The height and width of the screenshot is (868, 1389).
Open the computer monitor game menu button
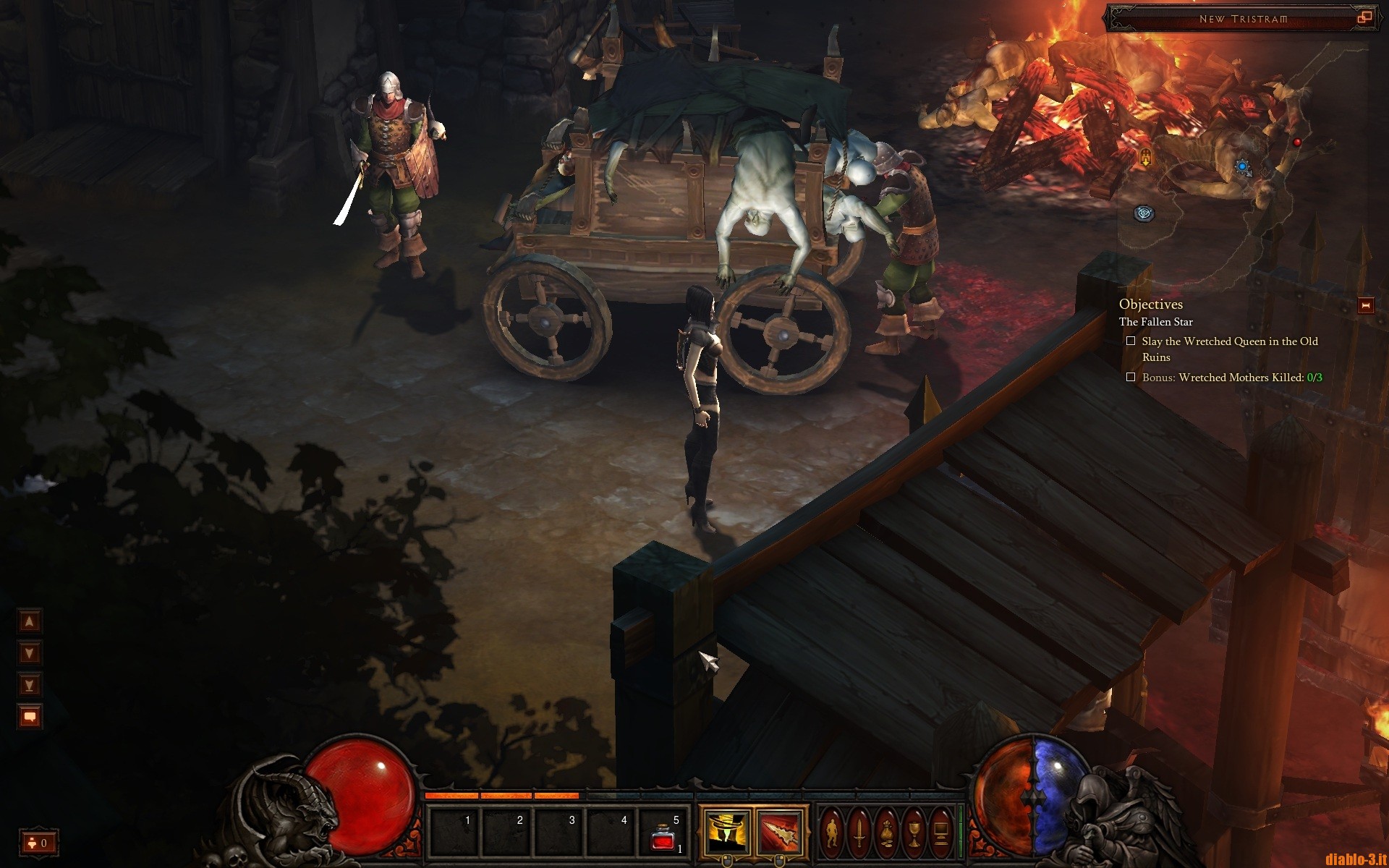tap(941, 832)
